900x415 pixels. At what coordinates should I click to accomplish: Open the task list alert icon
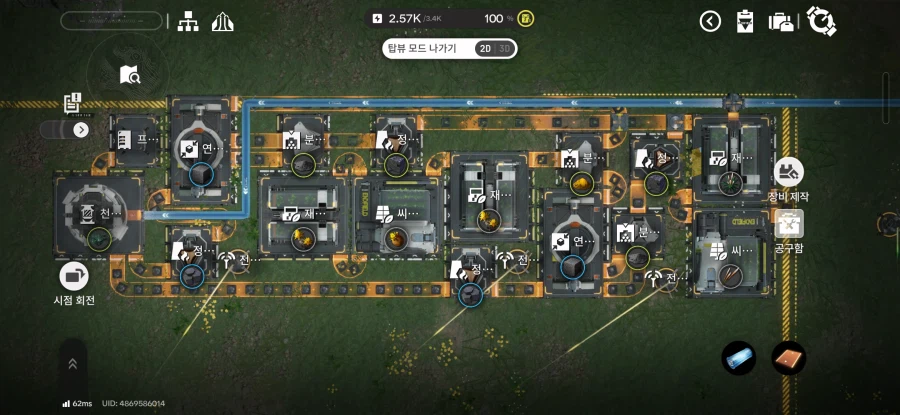pyautogui.click(x=72, y=103)
